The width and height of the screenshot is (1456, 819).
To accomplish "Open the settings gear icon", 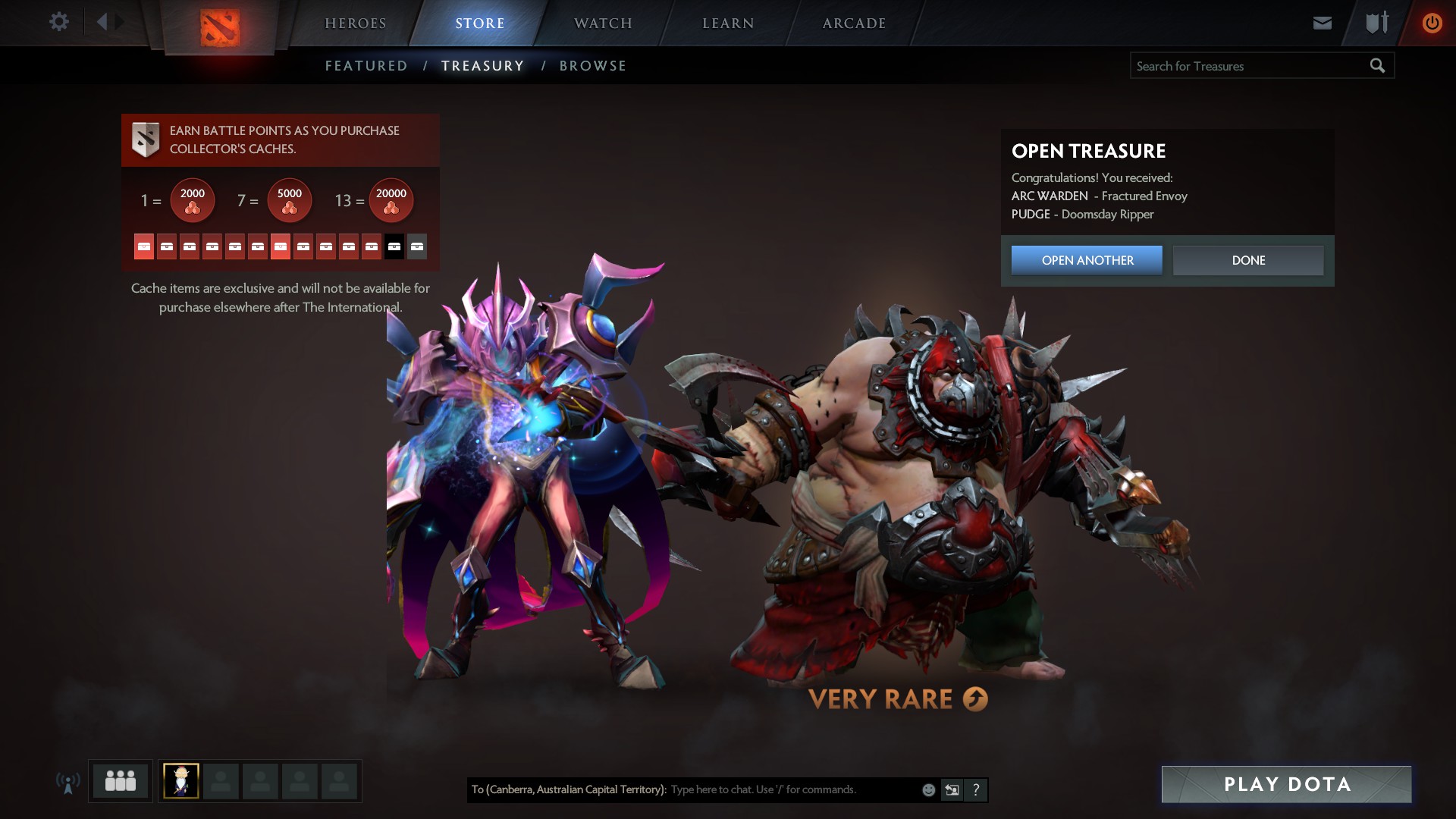I will coord(58,22).
